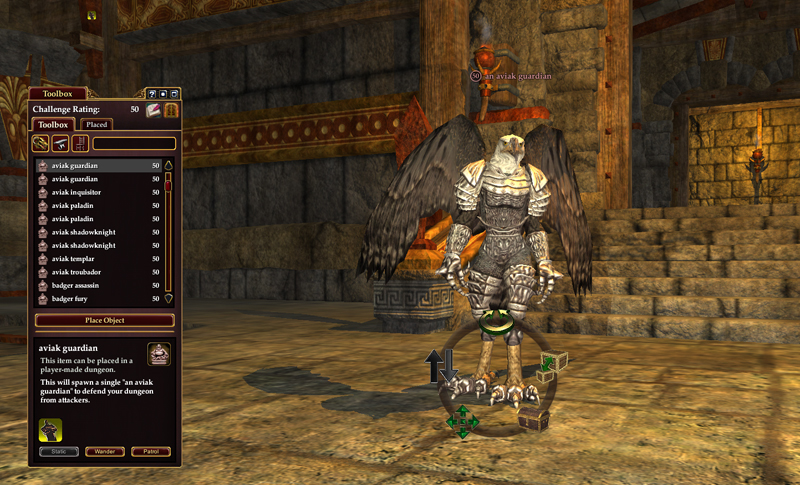
Task: Click the toolbox search text field
Action: tap(134, 144)
